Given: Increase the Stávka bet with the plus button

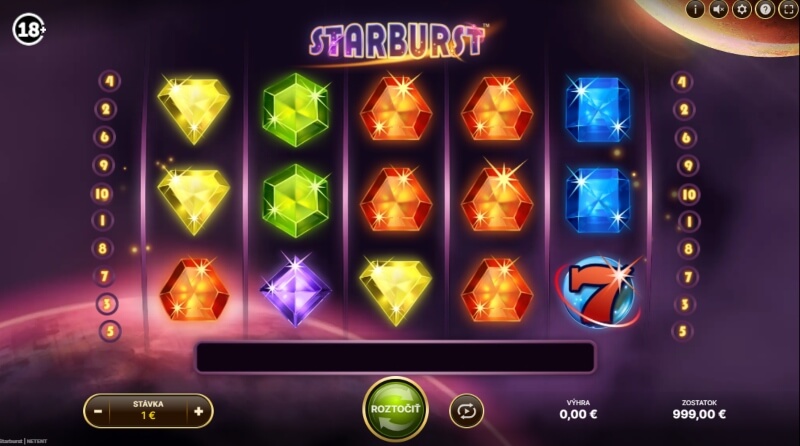Looking at the screenshot, I should coord(198,410).
